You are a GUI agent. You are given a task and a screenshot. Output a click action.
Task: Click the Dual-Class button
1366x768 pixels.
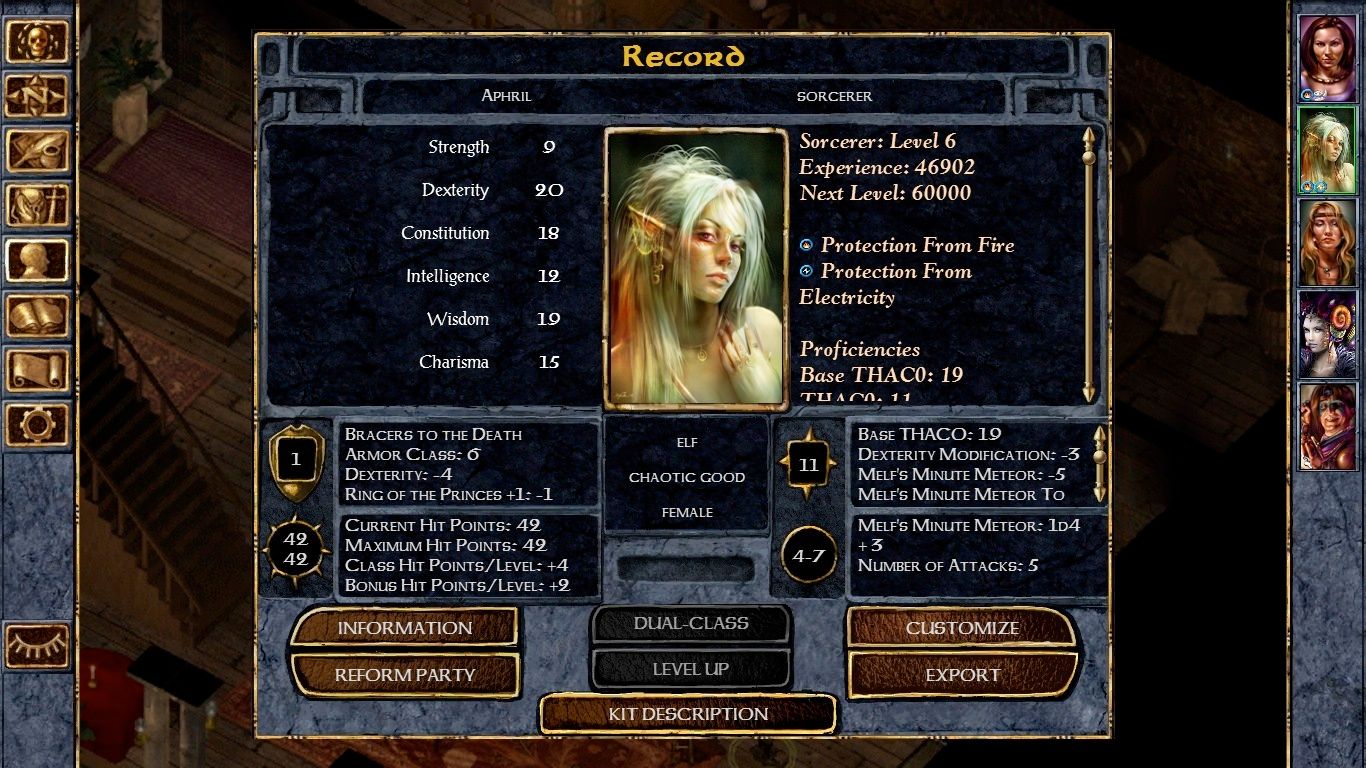tap(690, 623)
